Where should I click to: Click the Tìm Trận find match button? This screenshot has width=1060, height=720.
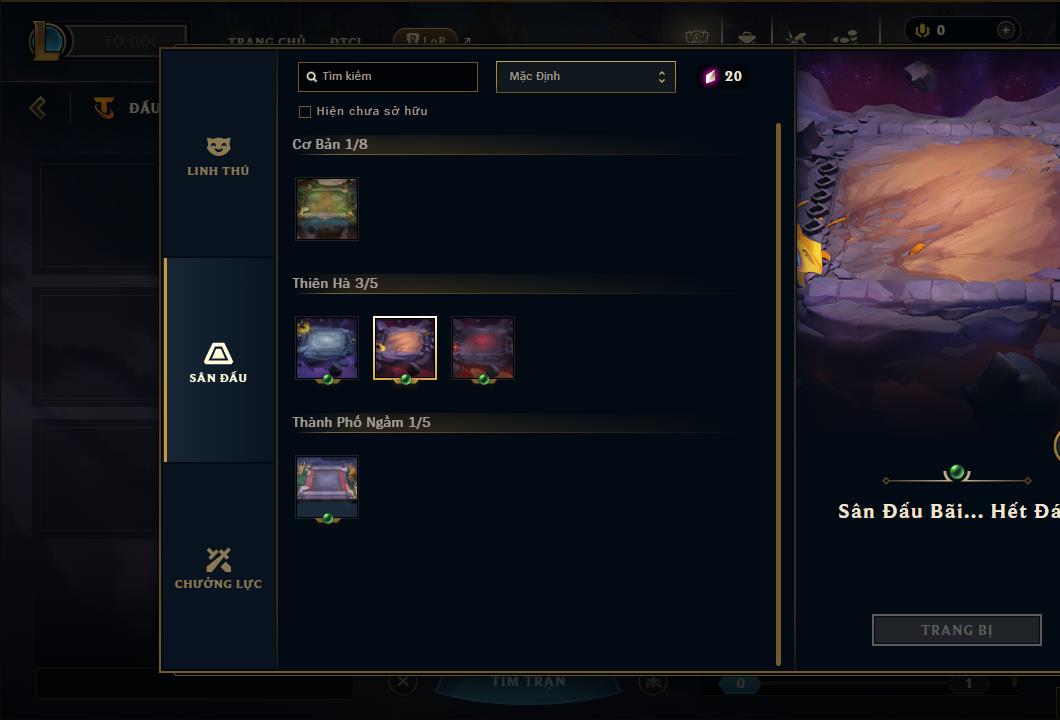(529, 683)
